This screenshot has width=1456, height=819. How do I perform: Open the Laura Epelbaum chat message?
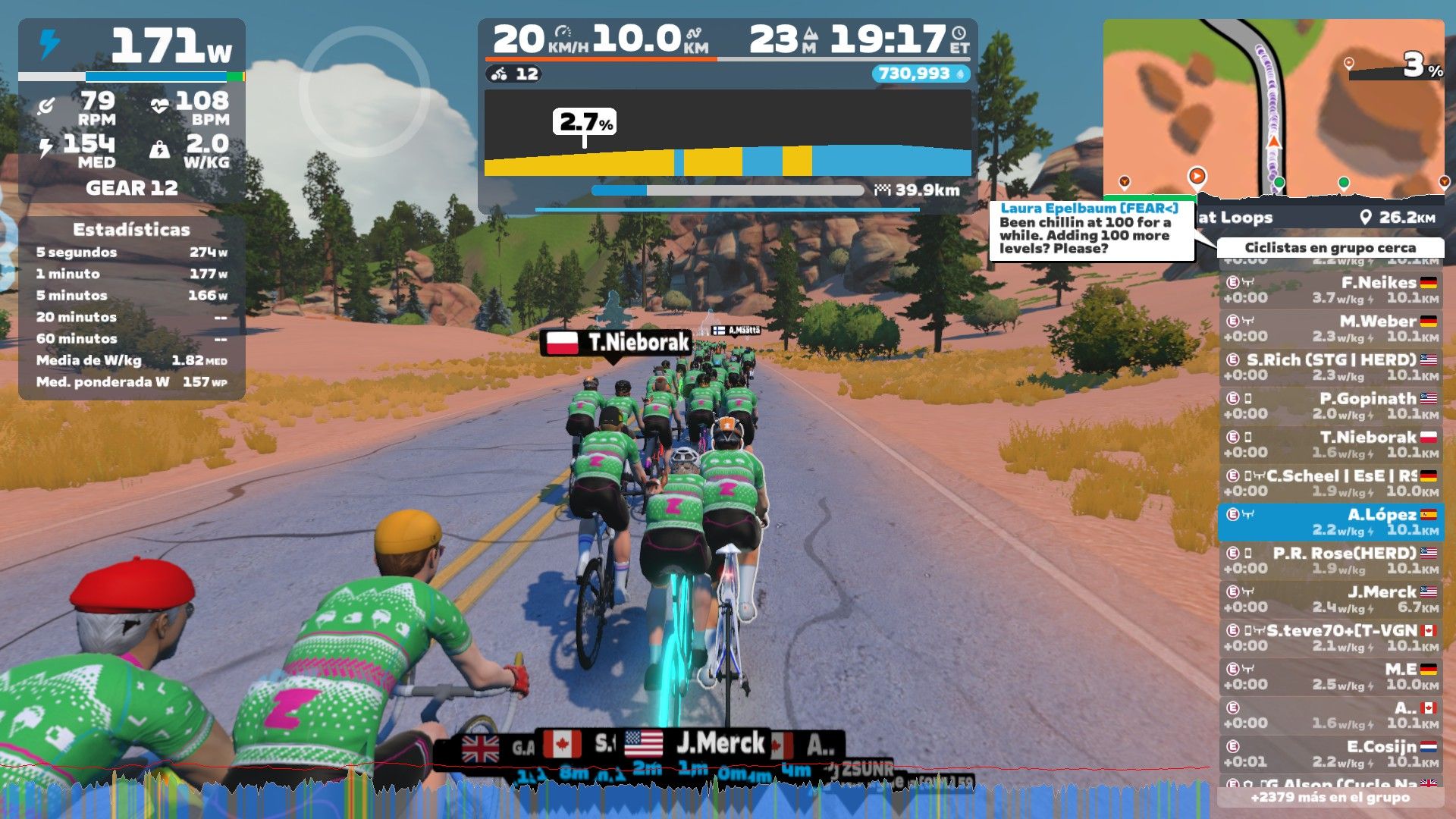[x=1090, y=228]
